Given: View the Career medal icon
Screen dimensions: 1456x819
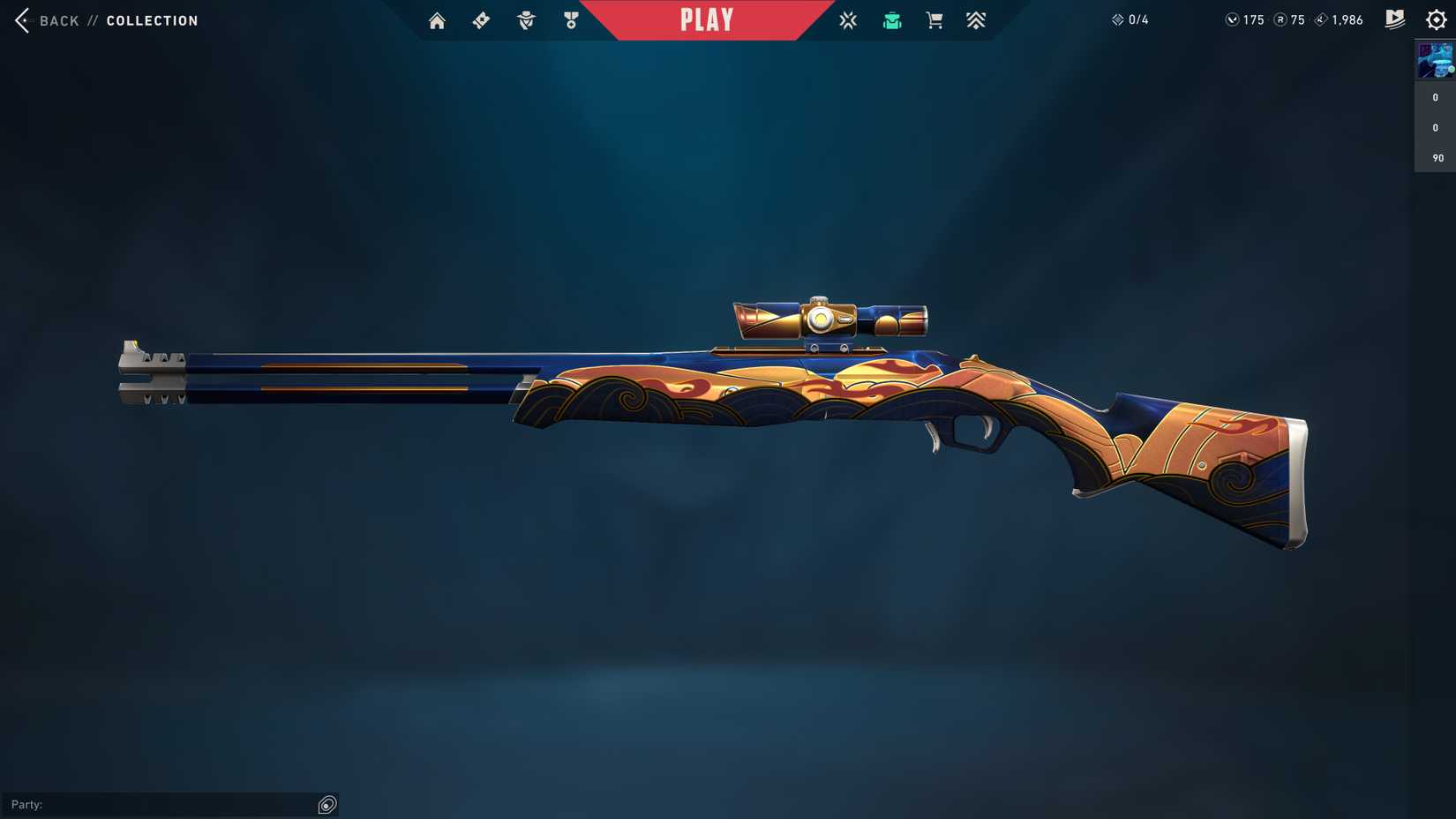Looking at the screenshot, I should [572, 19].
